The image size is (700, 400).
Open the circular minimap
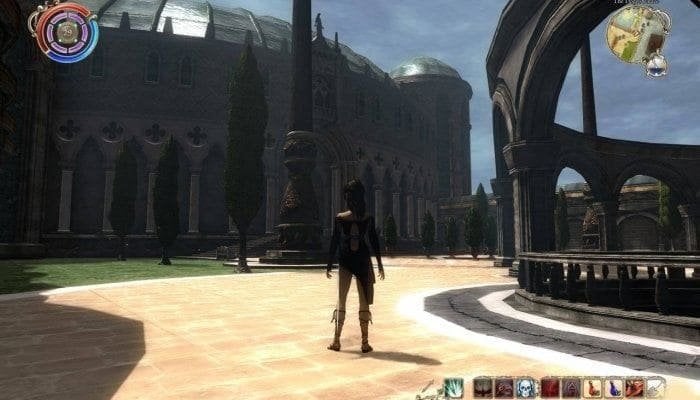click(x=637, y=32)
